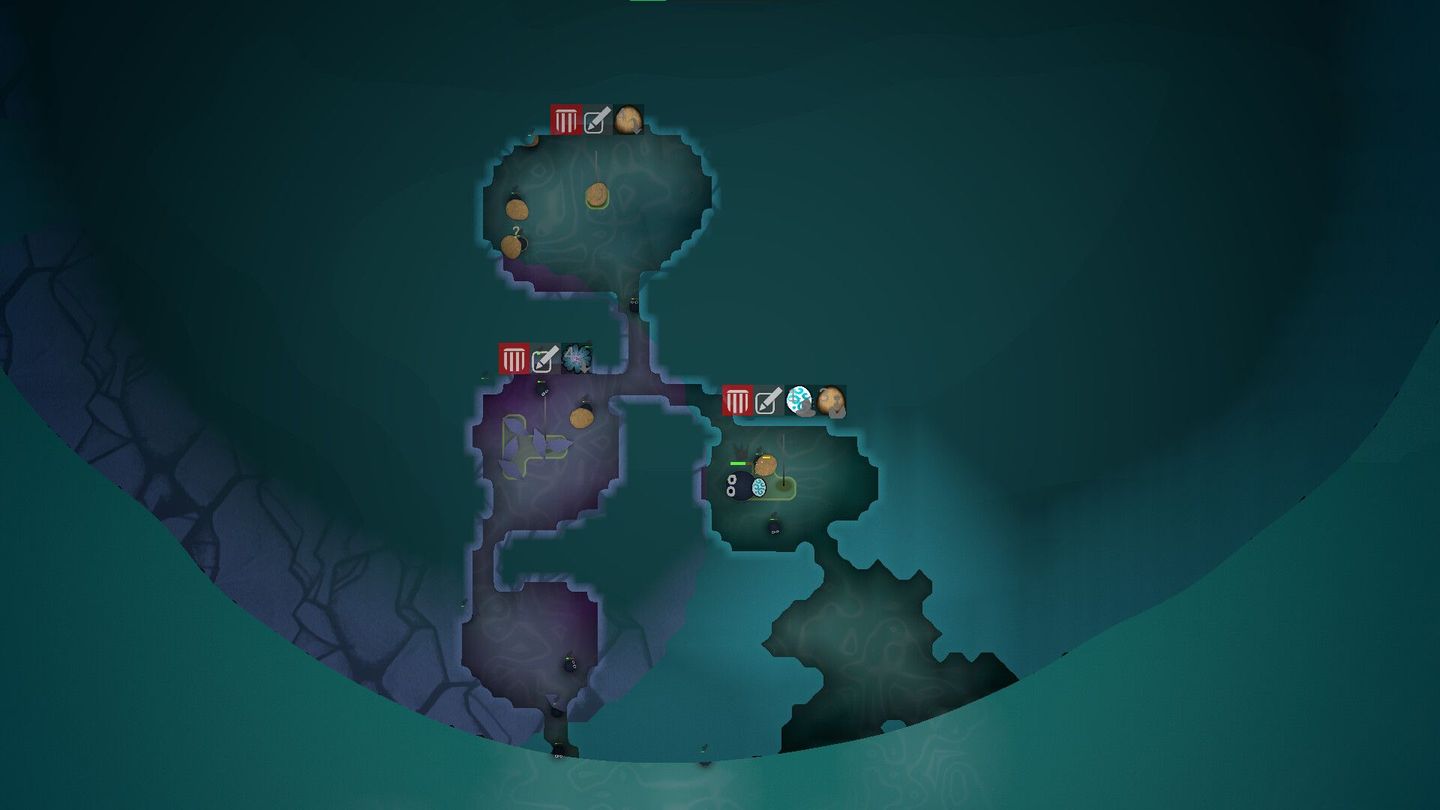Select the mushroom icon beside the top chamber tools

pos(627,120)
